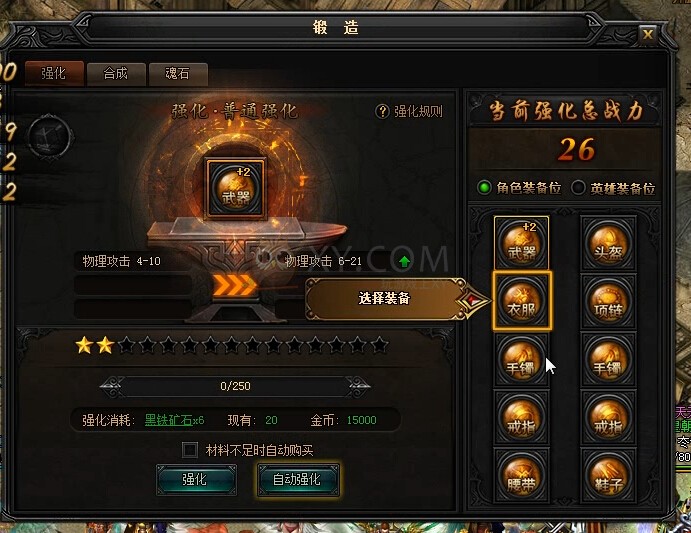Toggle 材料不足时自动购买 checkbox
691x533 pixels.
pos(190,450)
